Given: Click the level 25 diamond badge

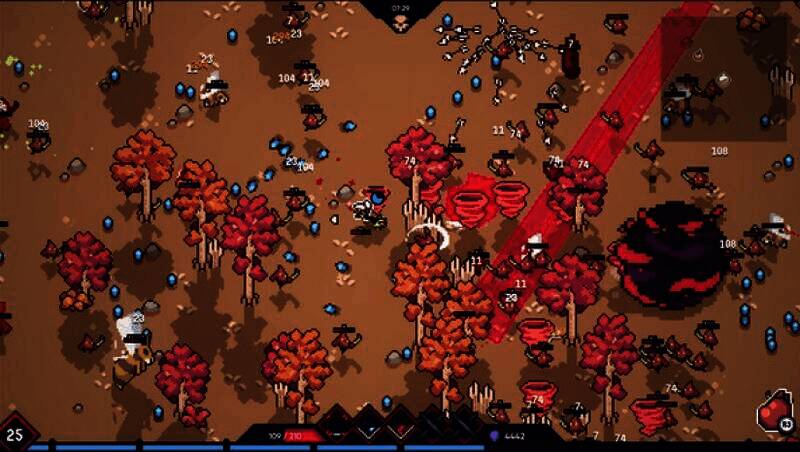Looking at the screenshot, I should pyautogui.click(x=15, y=434).
